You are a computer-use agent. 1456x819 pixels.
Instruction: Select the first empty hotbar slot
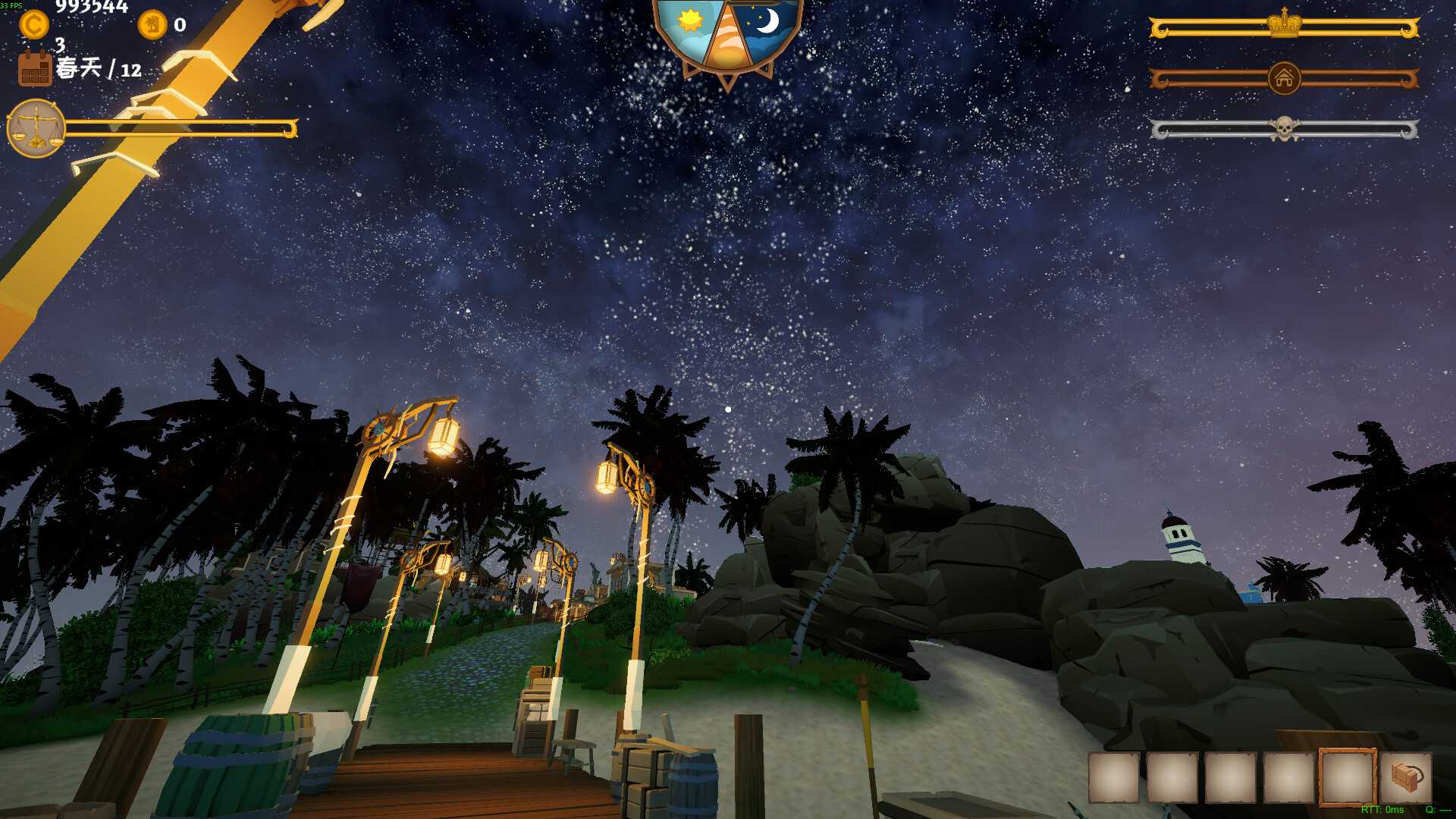(x=1115, y=778)
